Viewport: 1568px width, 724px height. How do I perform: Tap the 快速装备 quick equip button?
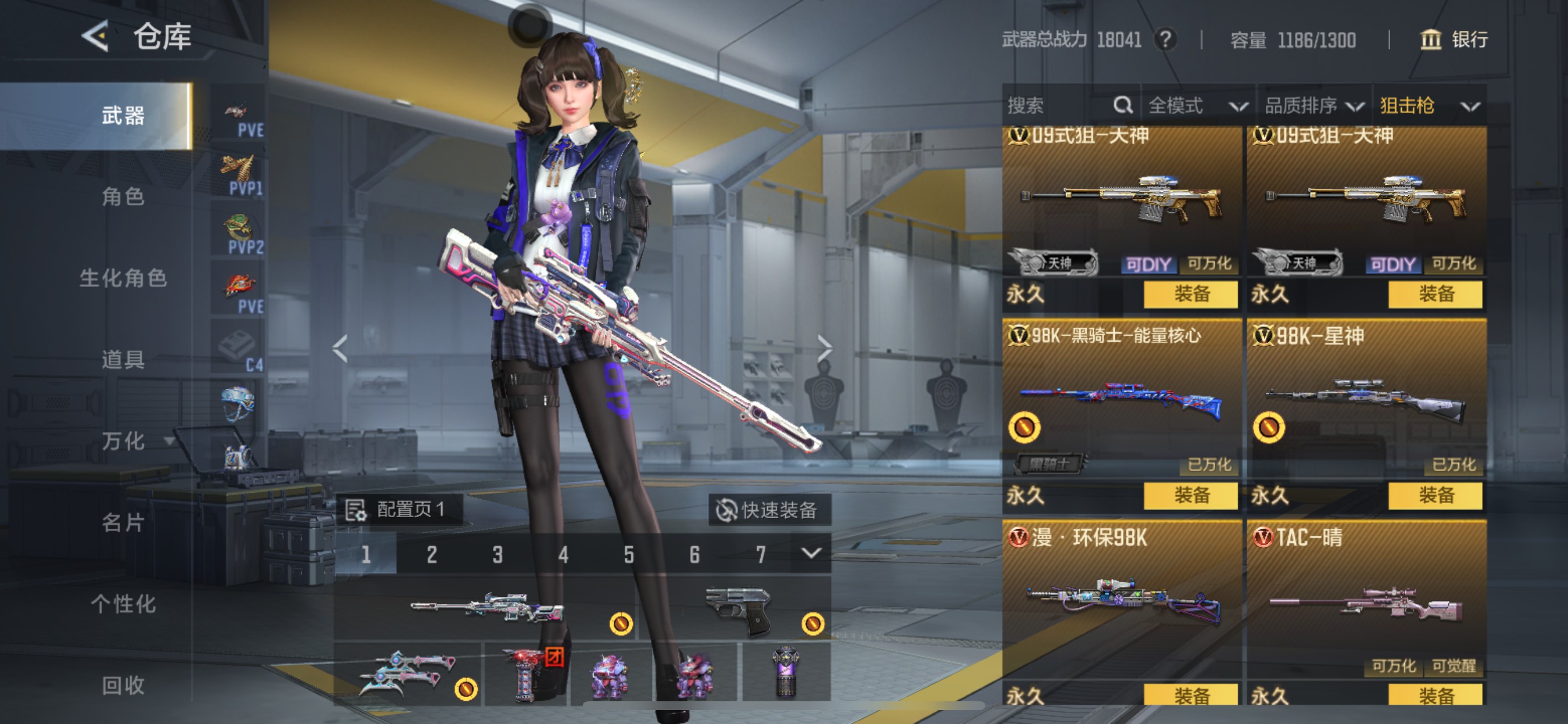[769, 510]
